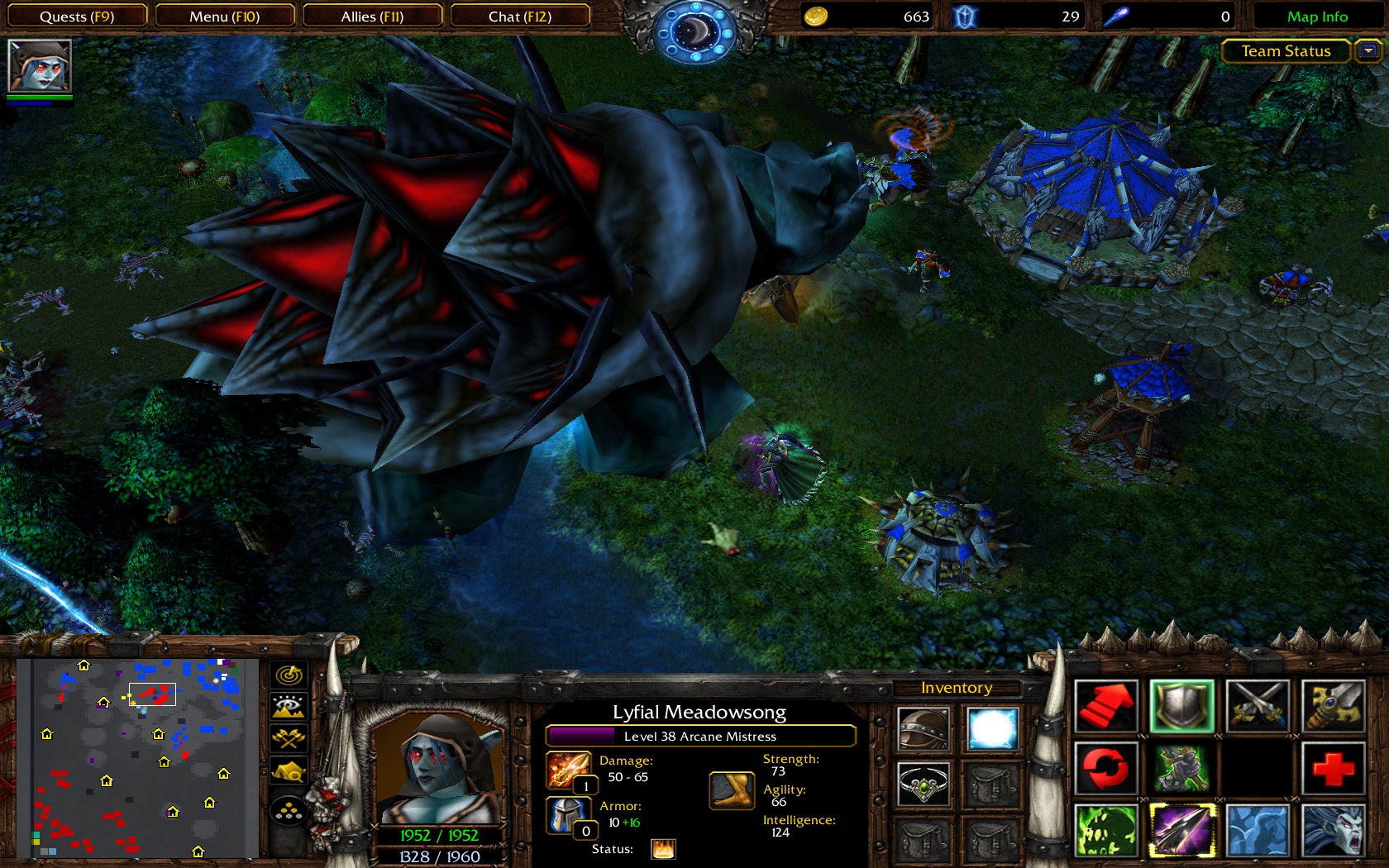Use the glowing white orb item

[x=992, y=729]
